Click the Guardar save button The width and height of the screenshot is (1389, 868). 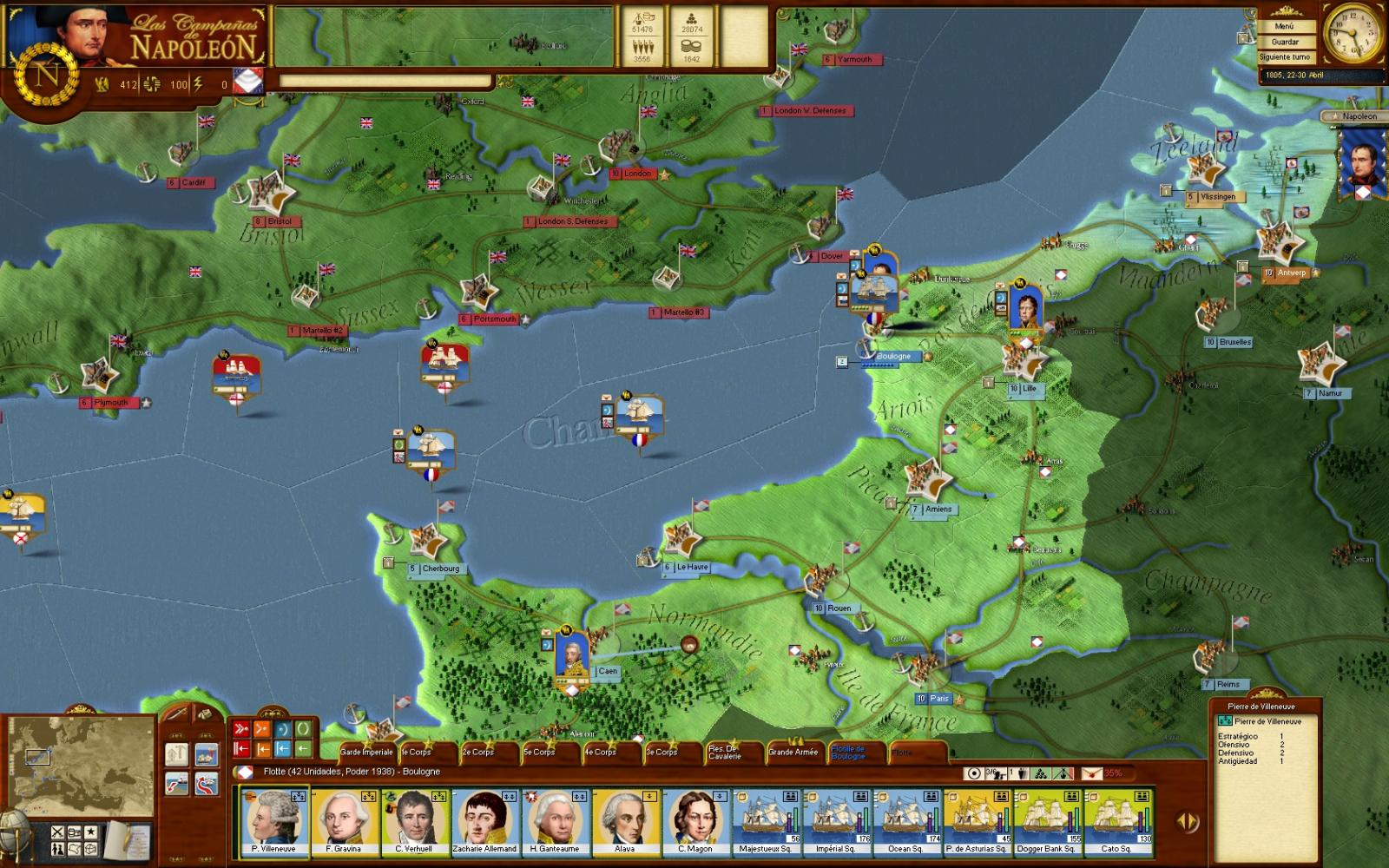click(1284, 42)
